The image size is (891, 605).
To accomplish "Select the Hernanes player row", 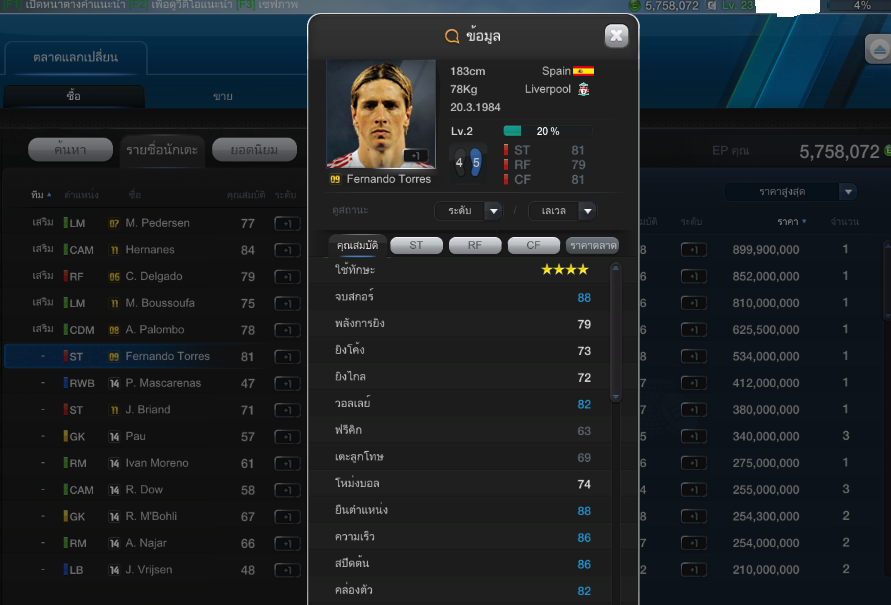I will pyautogui.click(x=150, y=250).
